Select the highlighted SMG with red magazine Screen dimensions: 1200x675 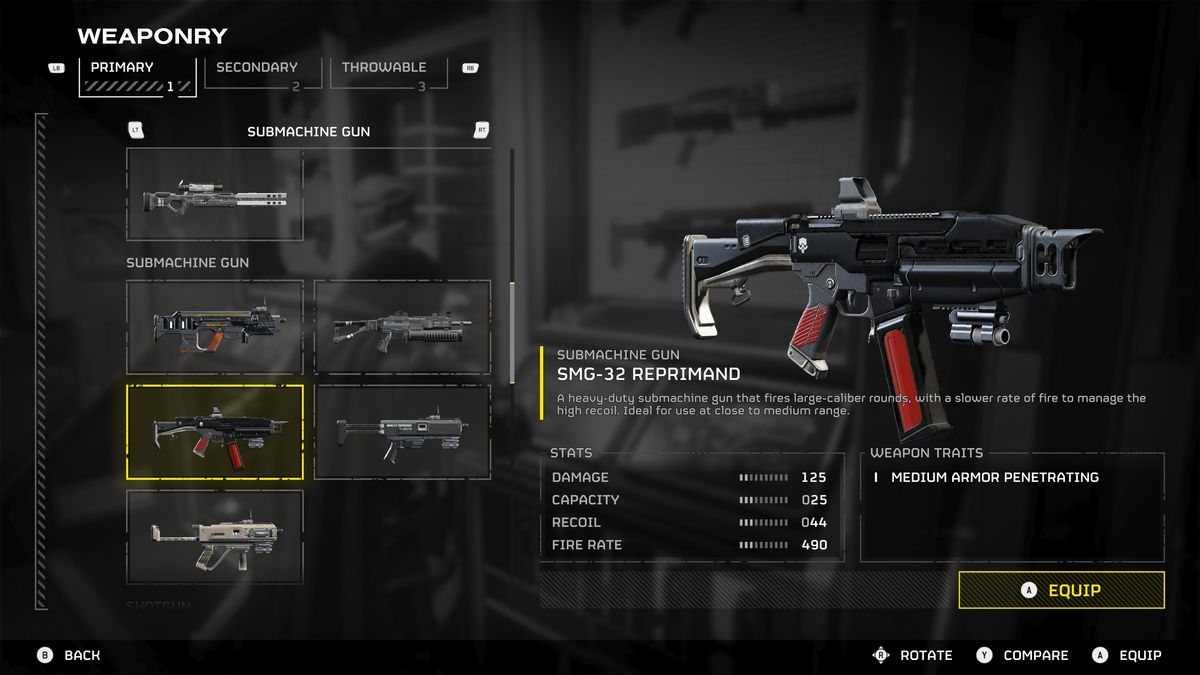[x=215, y=432]
